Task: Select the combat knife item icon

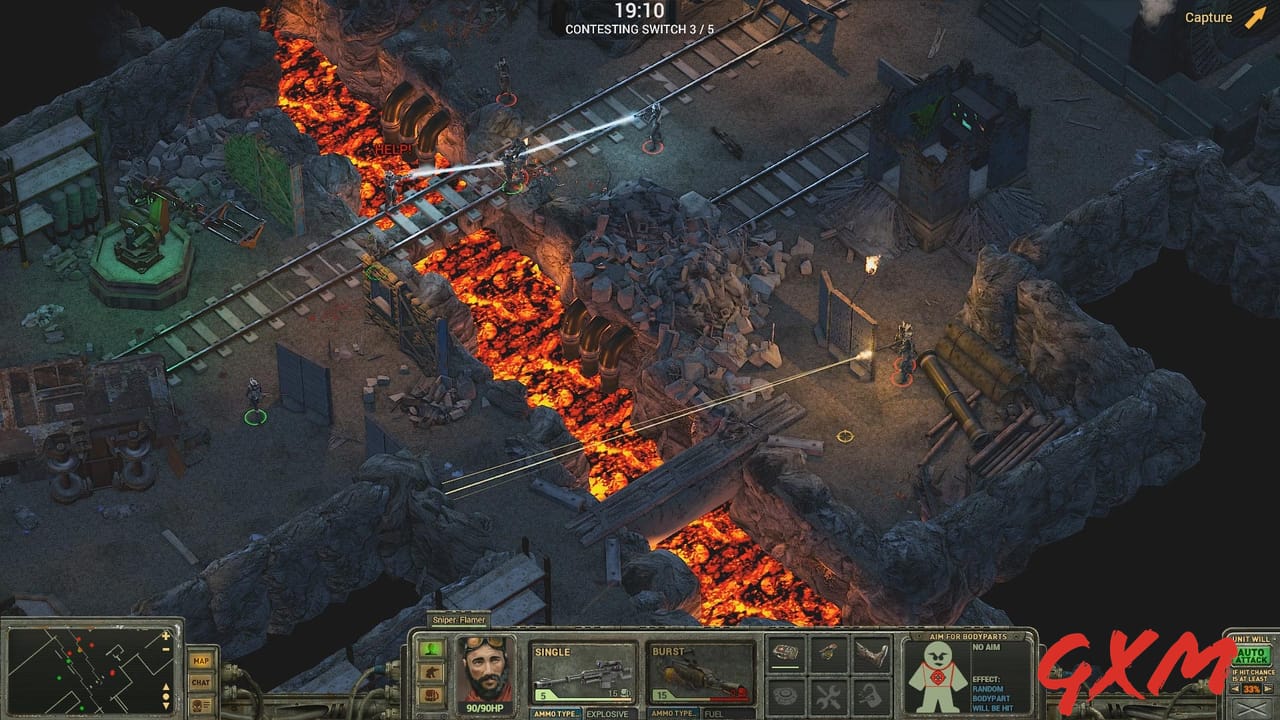Action: coord(871,654)
